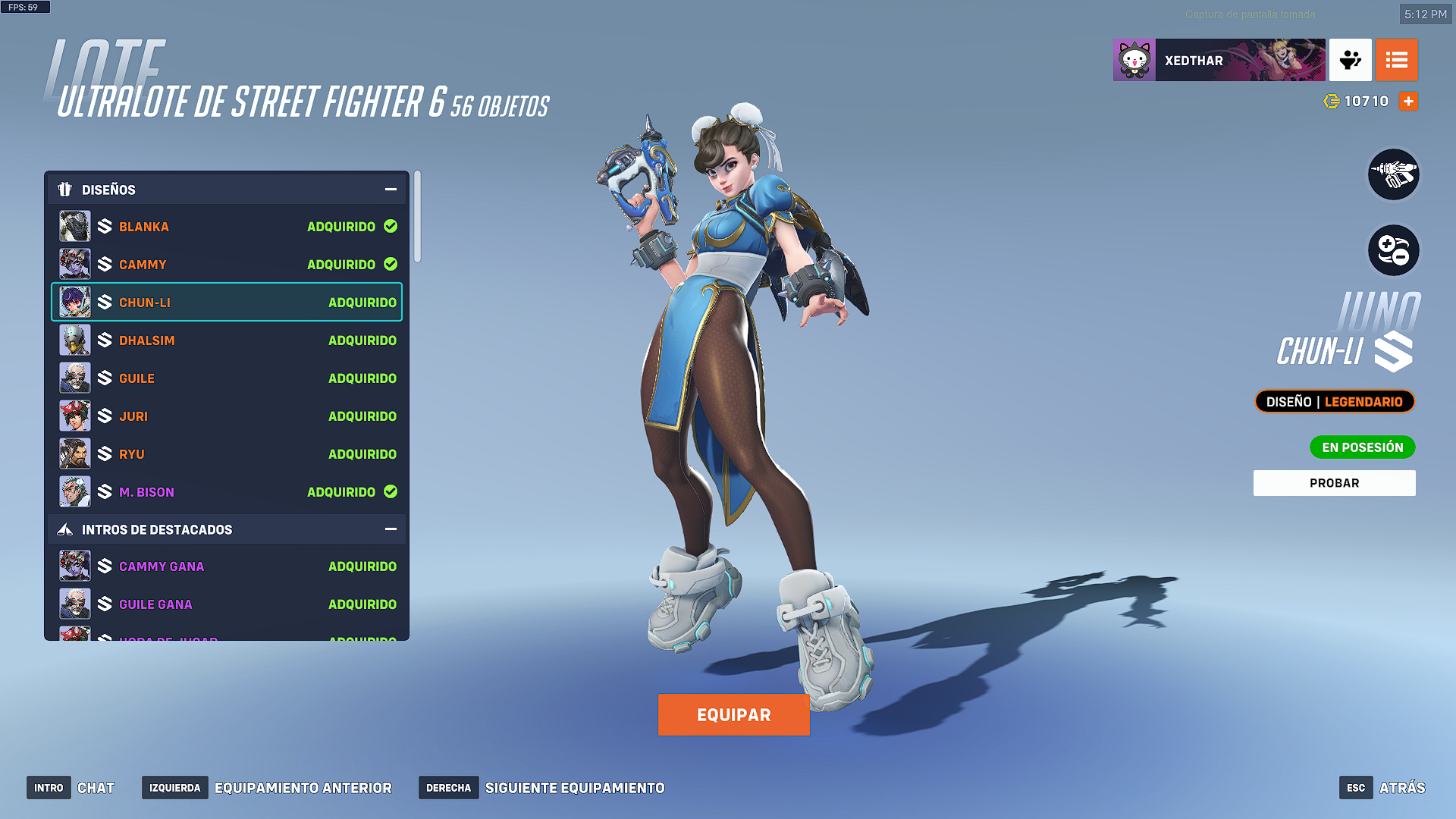Preview the Guile Gana highlight intro
Image resolution: width=1456 pixels, height=819 pixels.
(x=227, y=604)
